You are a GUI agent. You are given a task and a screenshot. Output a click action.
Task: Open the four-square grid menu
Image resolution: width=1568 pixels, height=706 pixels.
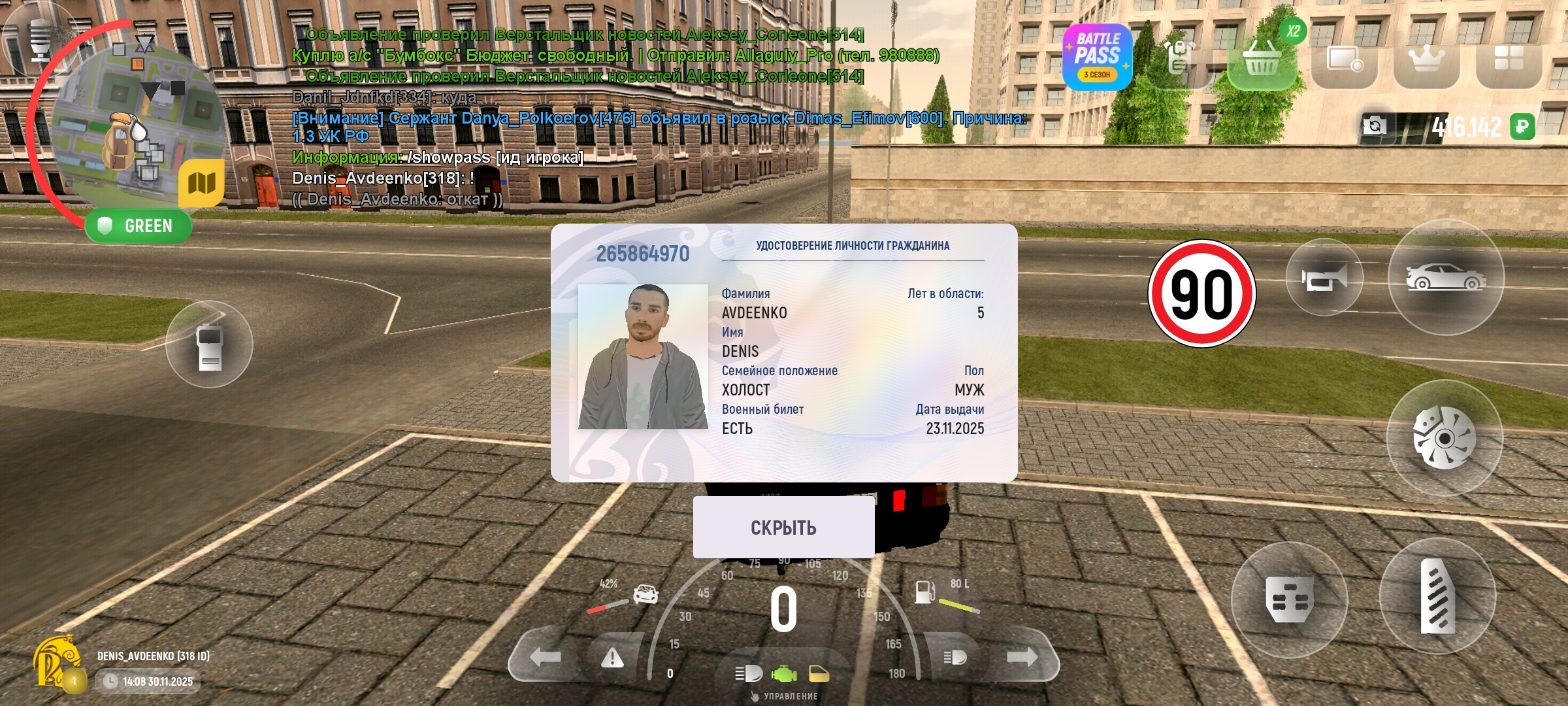tap(1509, 59)
